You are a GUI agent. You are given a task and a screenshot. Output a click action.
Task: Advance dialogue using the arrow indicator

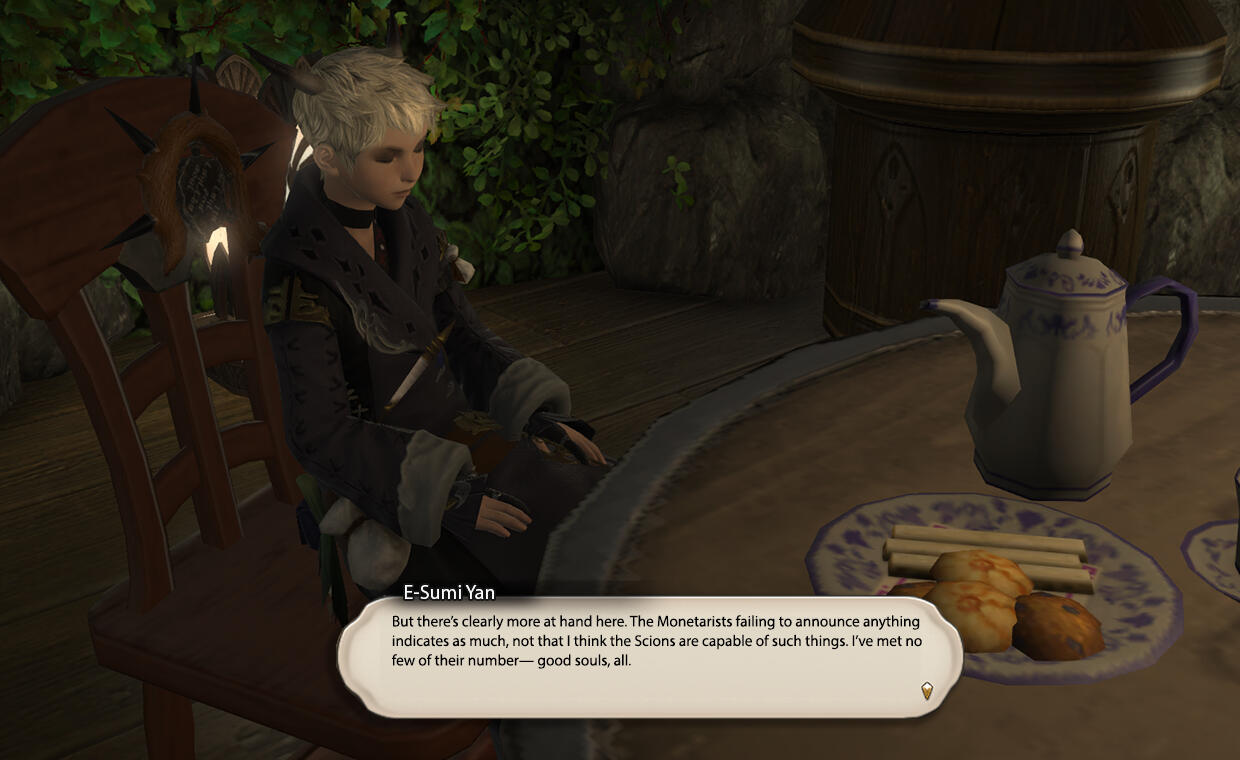pyautogui.click(x=927, y=690)
